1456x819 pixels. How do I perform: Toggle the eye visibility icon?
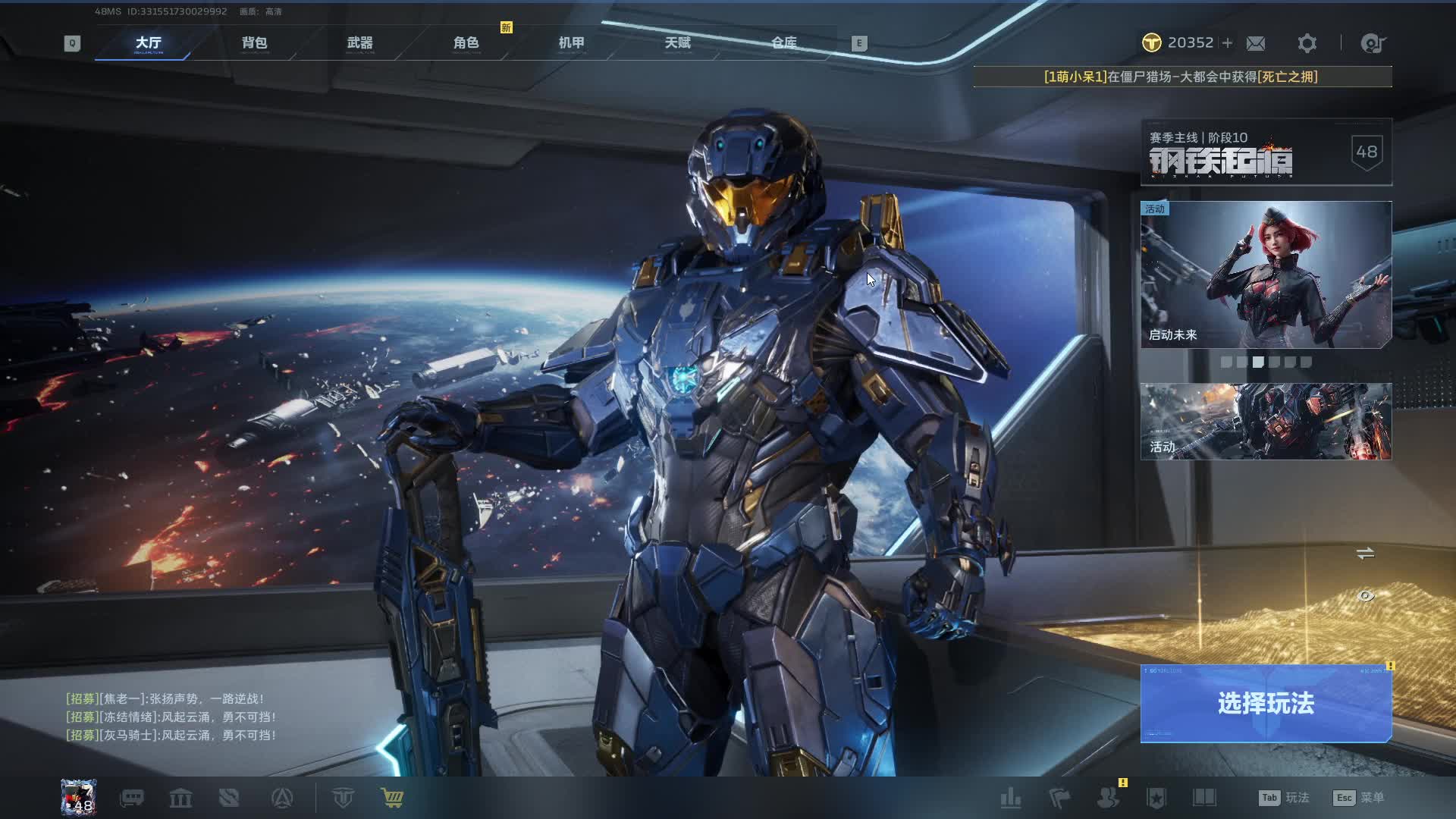pos(1365,596)
